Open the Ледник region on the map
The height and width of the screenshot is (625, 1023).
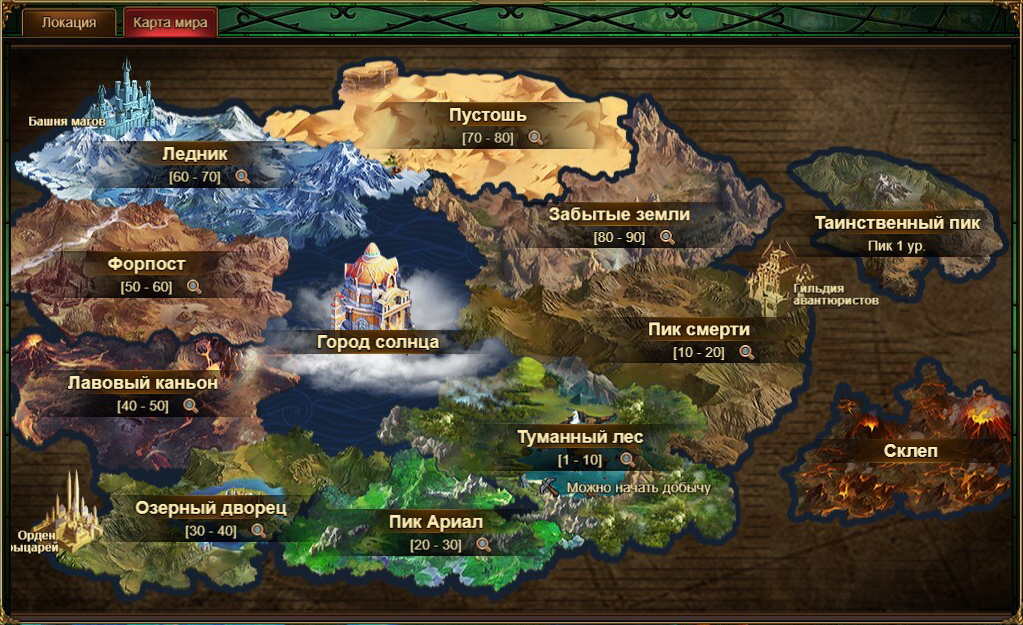click(x=195, y=154)
